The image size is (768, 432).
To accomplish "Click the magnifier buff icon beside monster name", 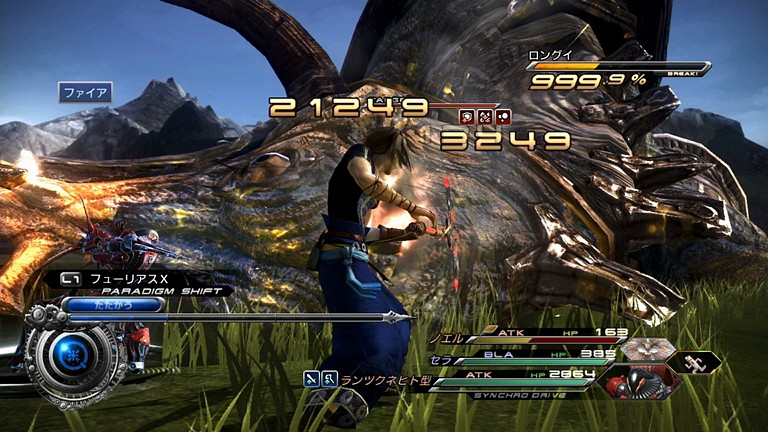I will (x=330, y=378).
